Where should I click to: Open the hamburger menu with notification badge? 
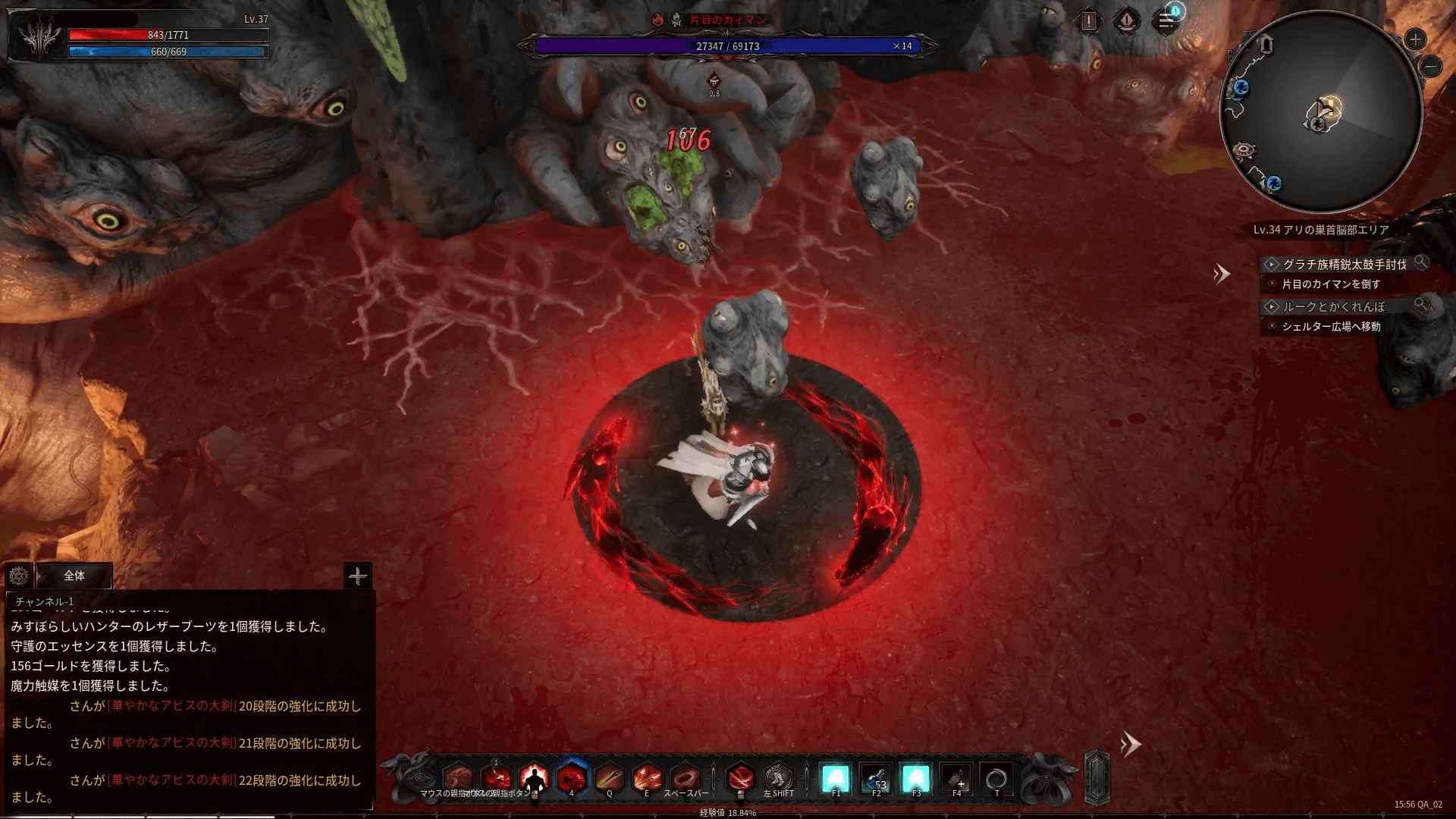tap(1166, 21)
